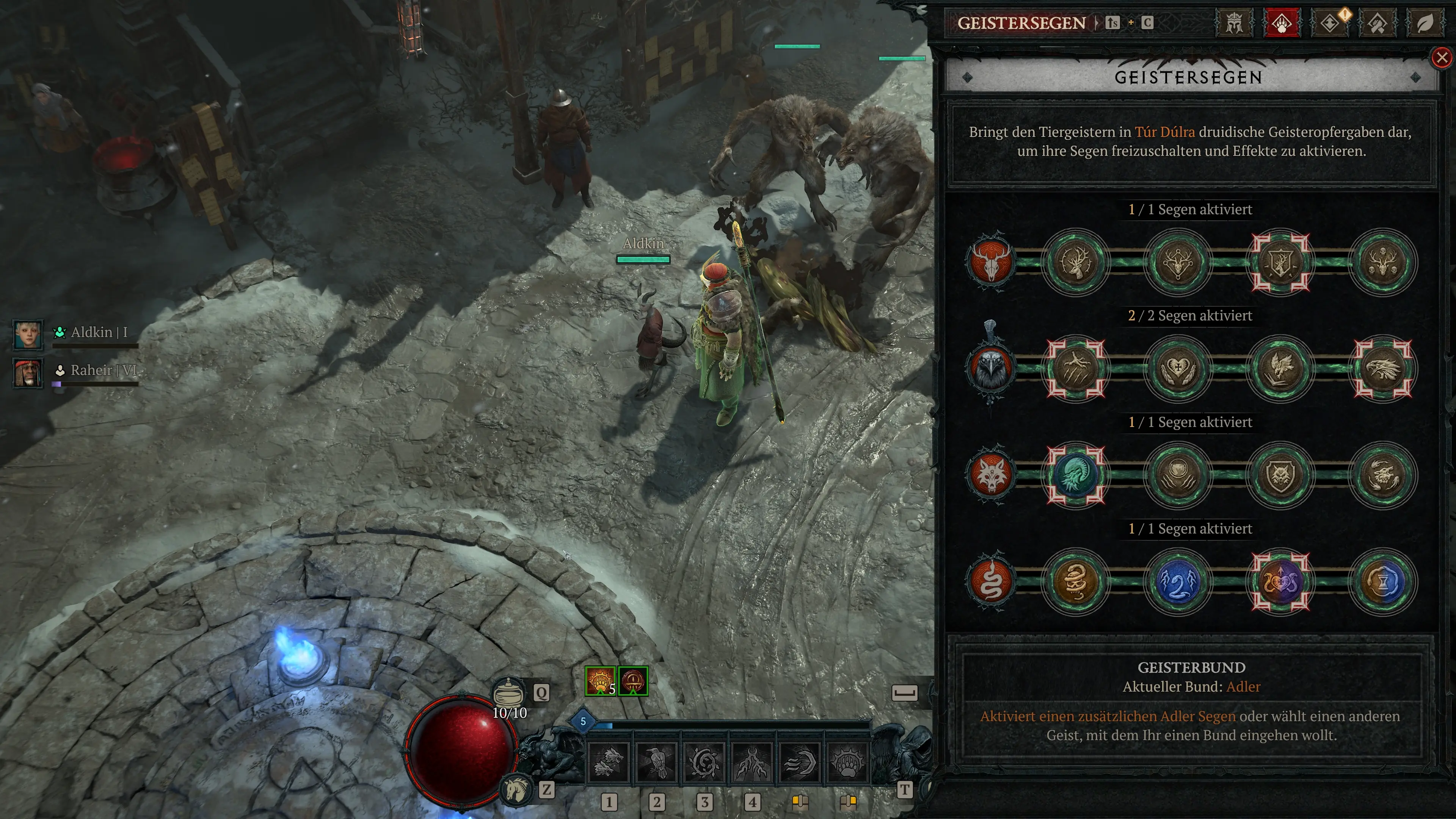Open the arm-wrestling hands tab
Image resolution: width=1456 pixels, height=819 pixels.
coord(1378,24)
